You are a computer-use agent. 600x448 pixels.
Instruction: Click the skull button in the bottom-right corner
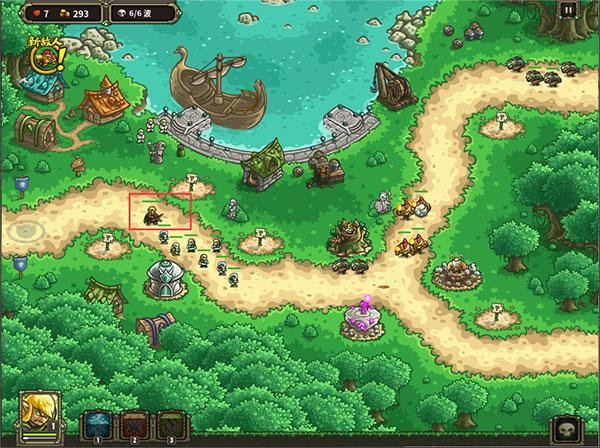(566, 427)
